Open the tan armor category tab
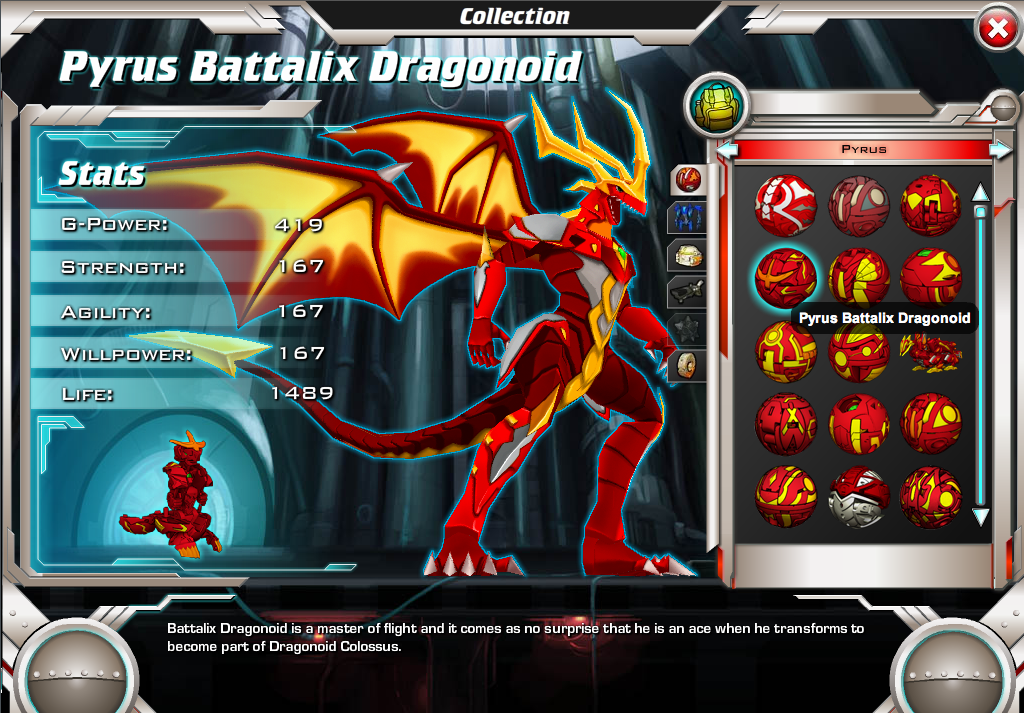 (688, 254)
